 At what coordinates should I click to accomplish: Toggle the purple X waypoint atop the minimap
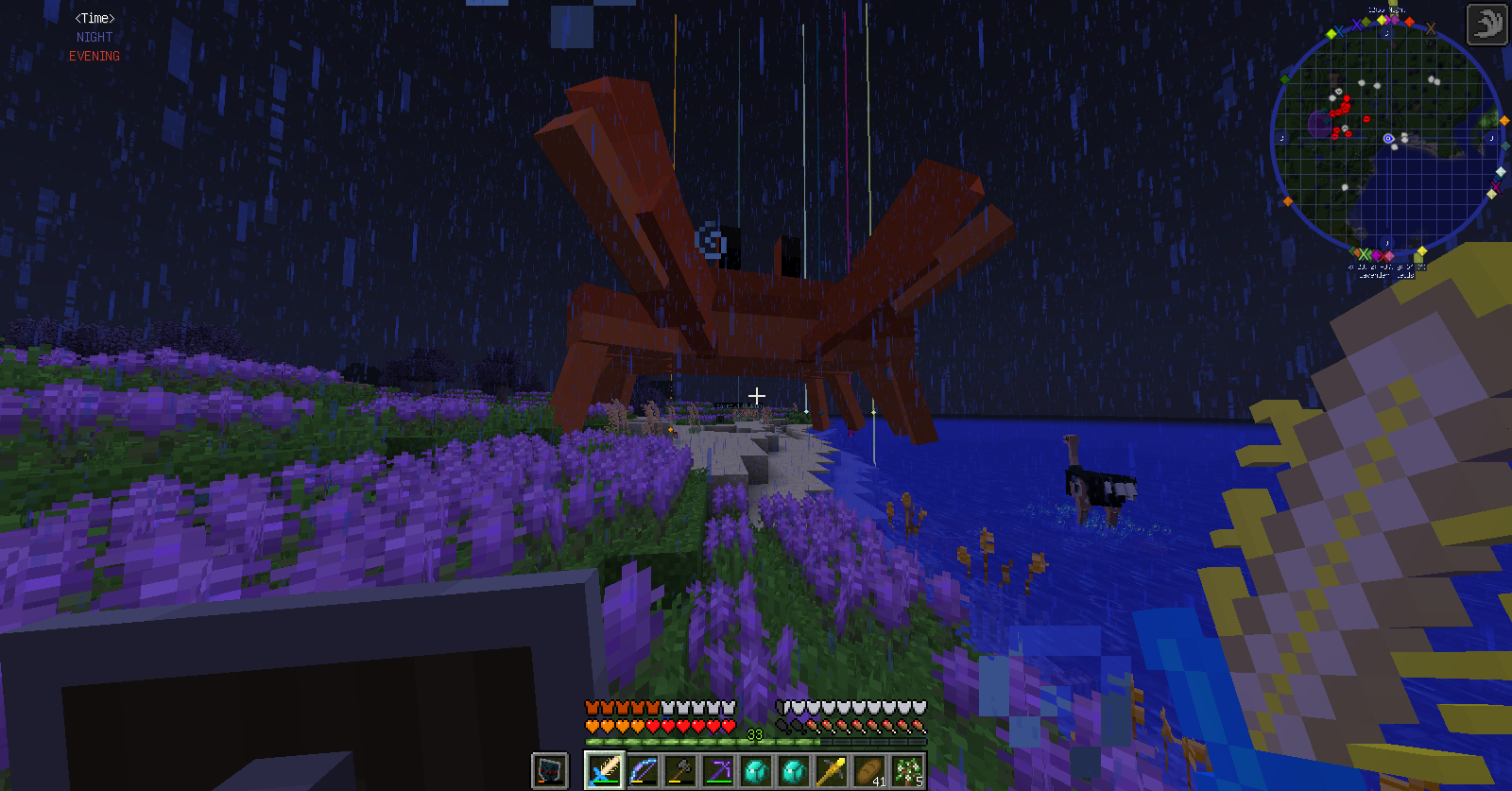(x=1356, y=25)
